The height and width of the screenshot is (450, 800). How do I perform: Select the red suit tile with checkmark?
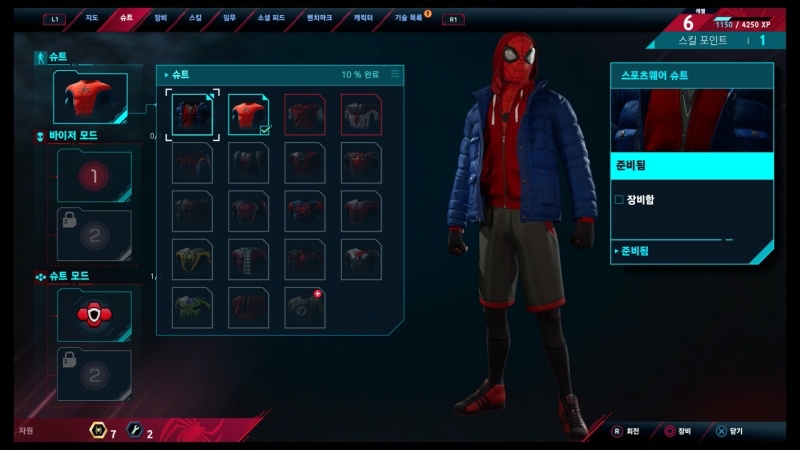[249, 114]
